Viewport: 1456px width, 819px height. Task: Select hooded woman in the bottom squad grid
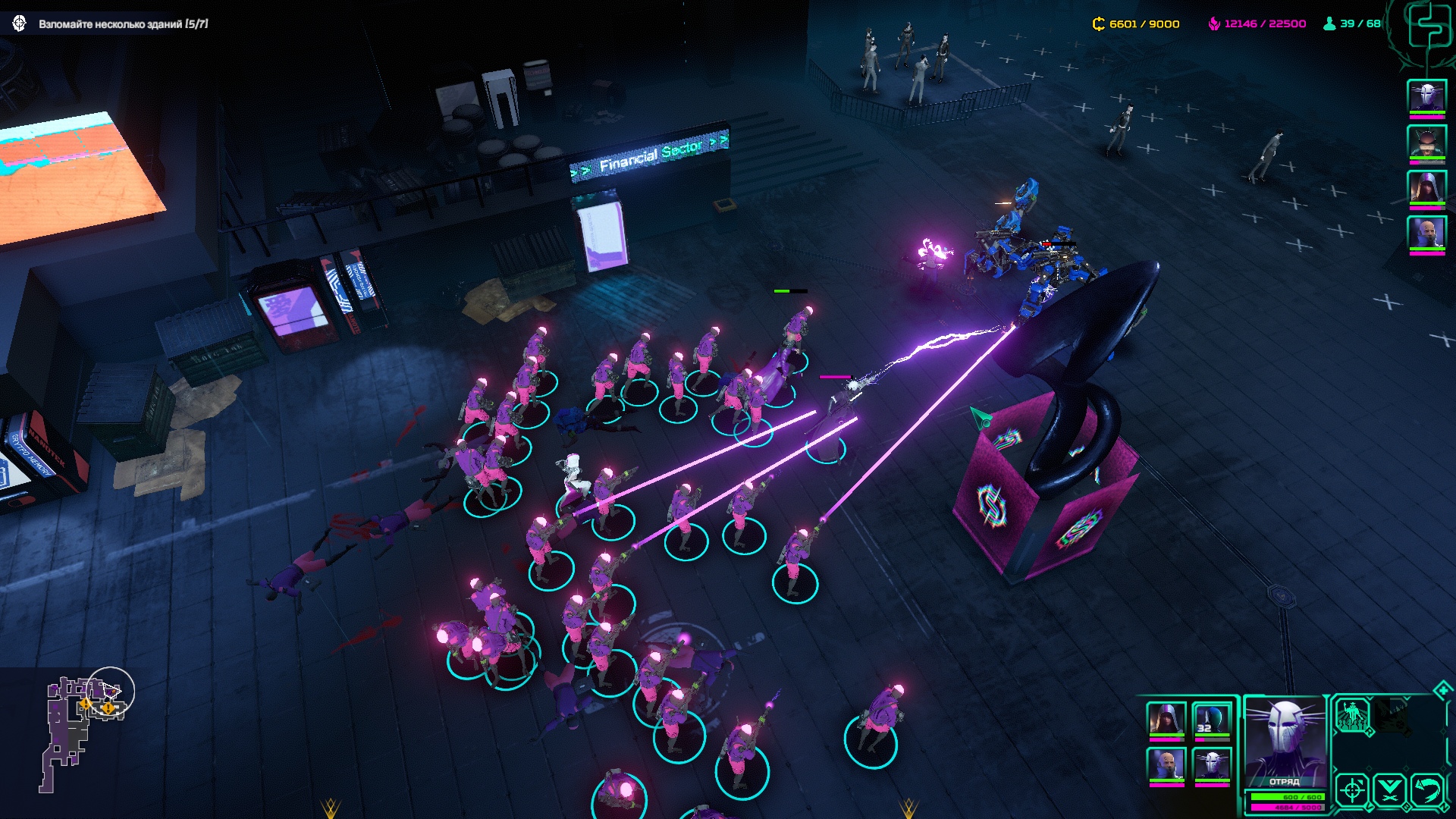tap(1166, 720)
